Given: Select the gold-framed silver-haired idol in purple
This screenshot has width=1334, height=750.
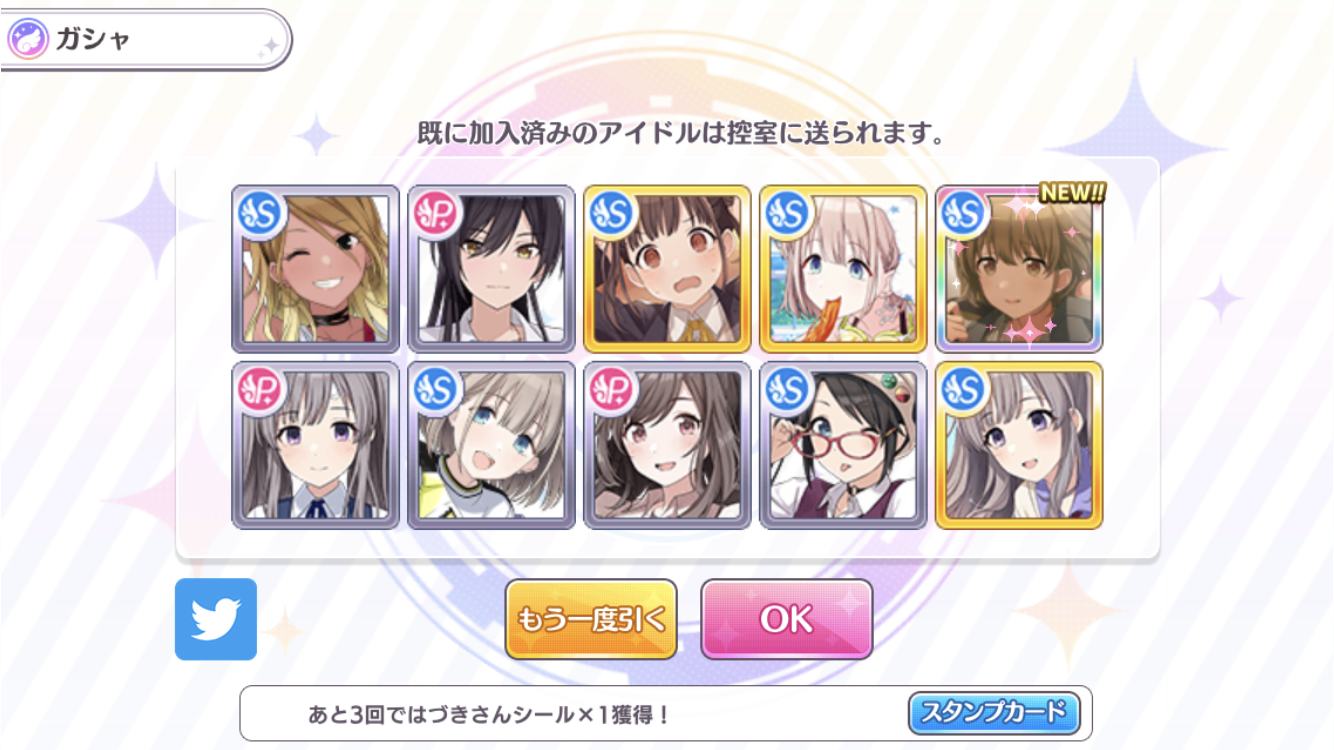Looking at the screenshot, I should click(x=1020, y=445).
